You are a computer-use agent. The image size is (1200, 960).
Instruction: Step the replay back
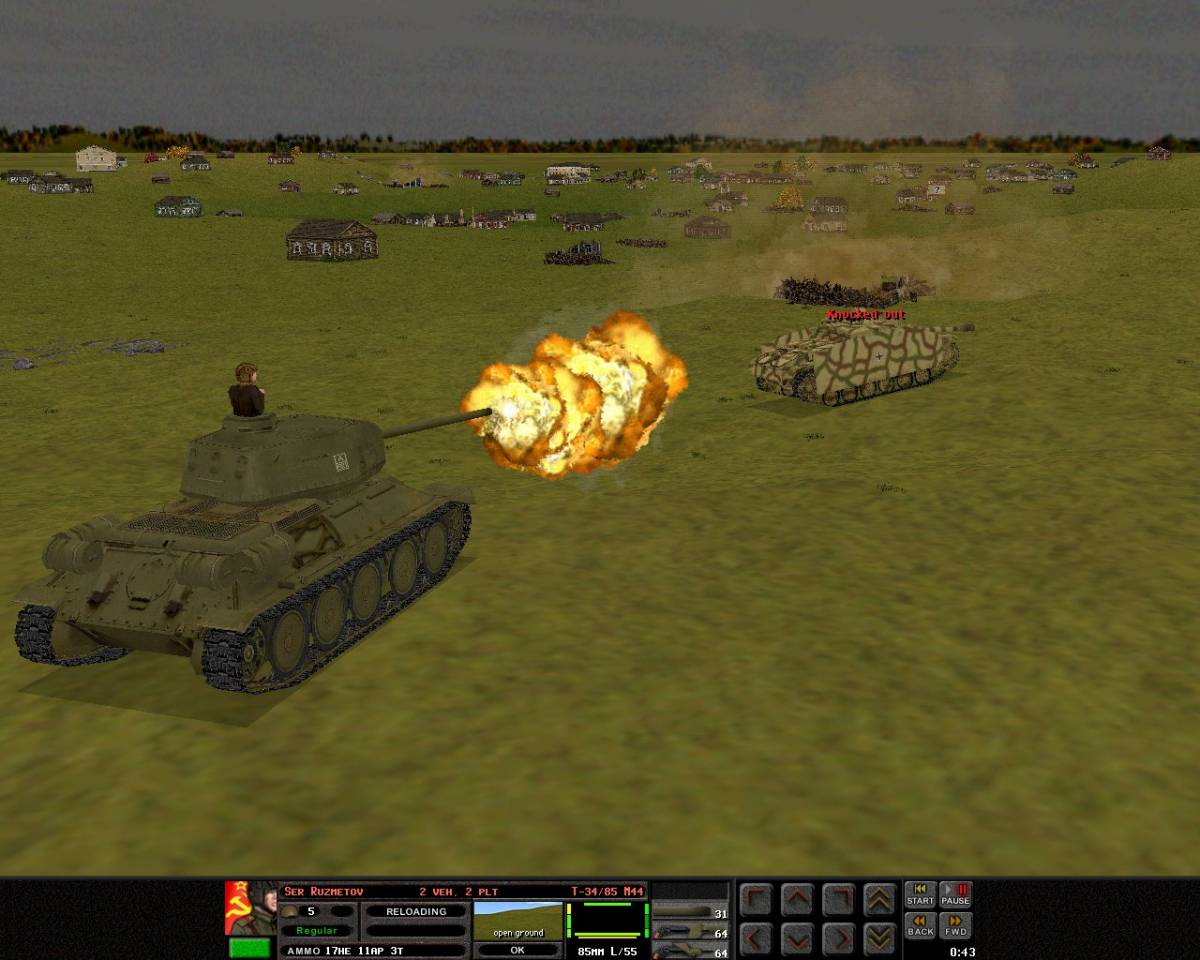pos(920,926)
